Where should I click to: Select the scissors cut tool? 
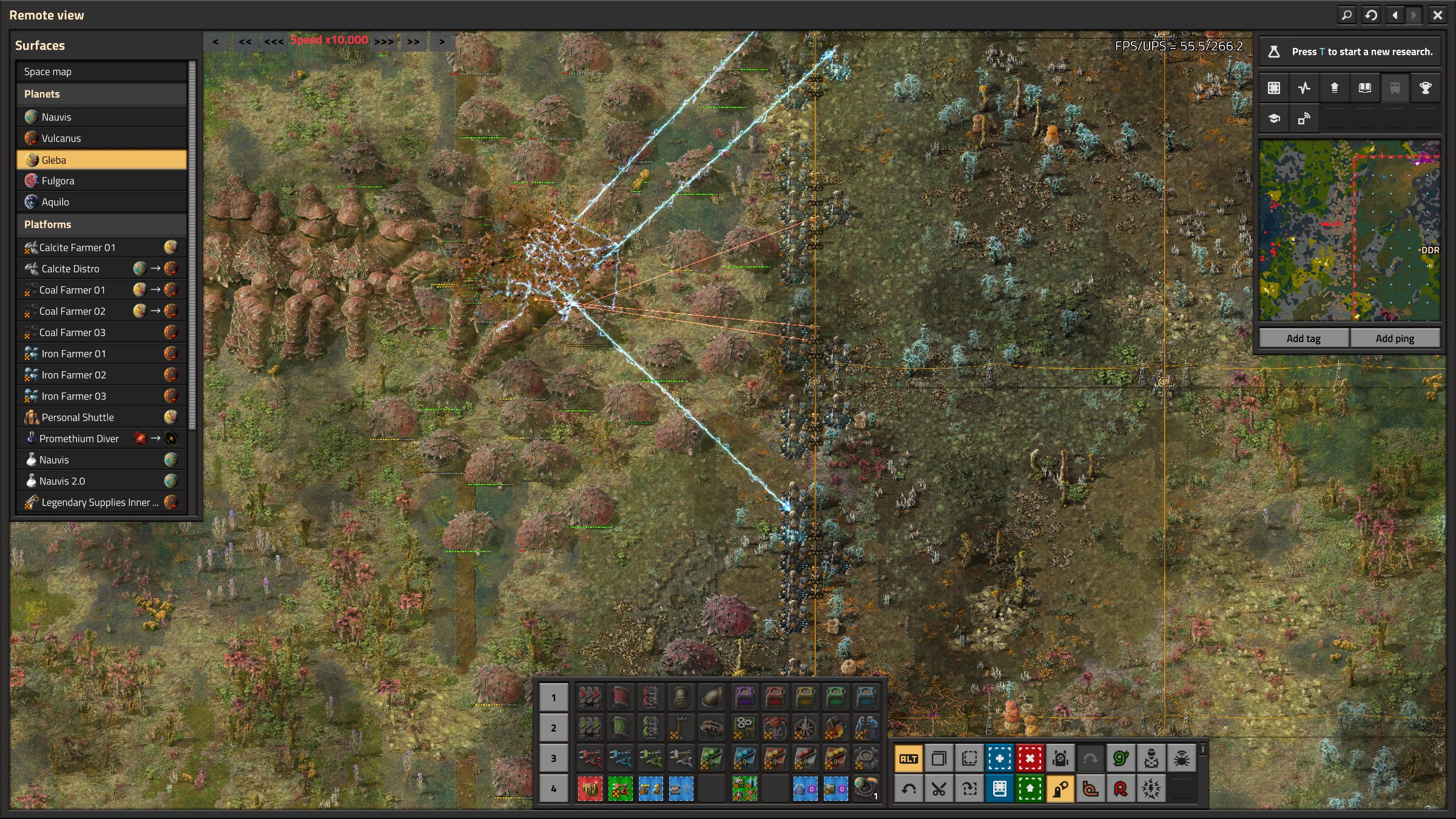tap(939, 789)
